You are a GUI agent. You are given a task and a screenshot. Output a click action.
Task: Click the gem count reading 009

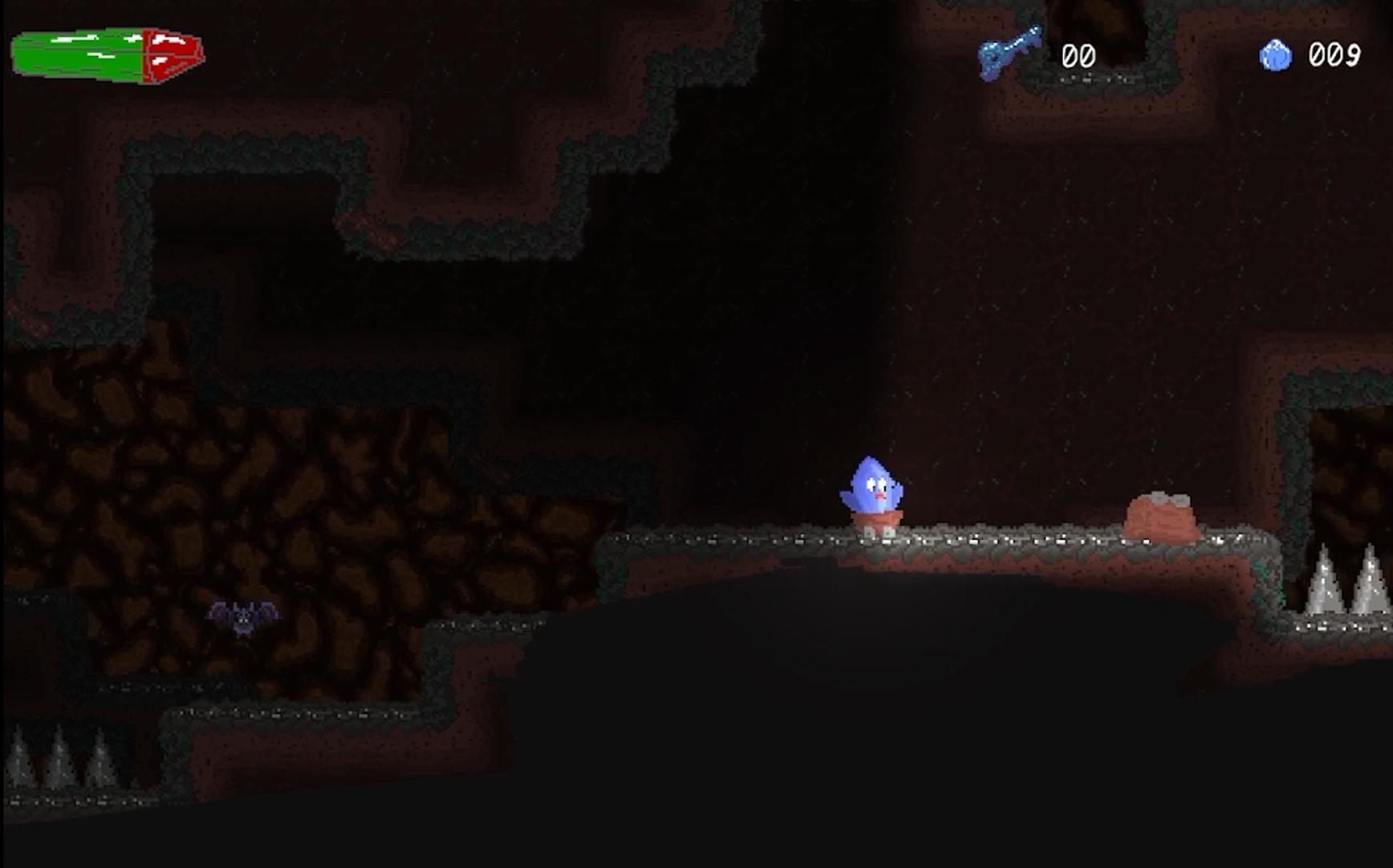tap(1334, 55)
